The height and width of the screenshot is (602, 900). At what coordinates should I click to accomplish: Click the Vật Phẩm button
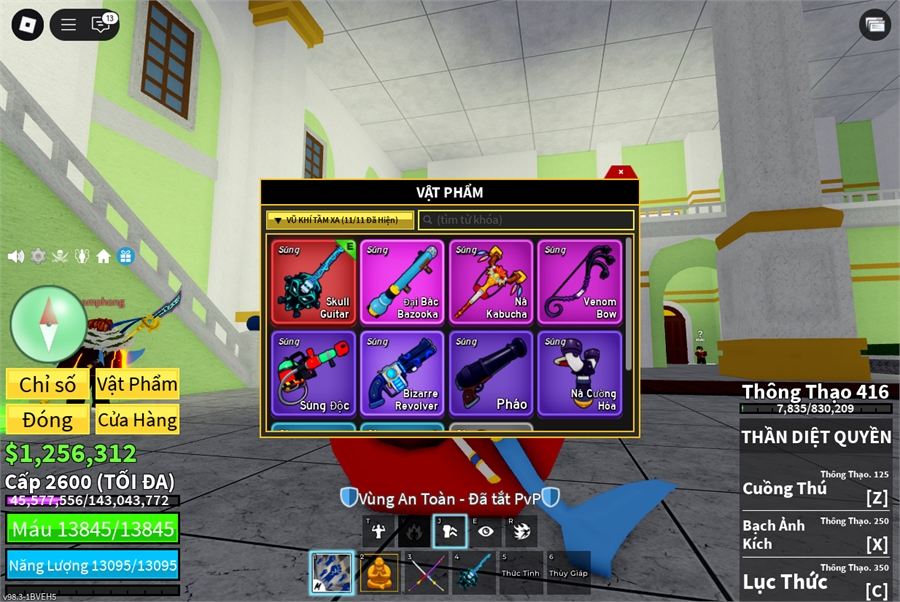click(137, 384)
